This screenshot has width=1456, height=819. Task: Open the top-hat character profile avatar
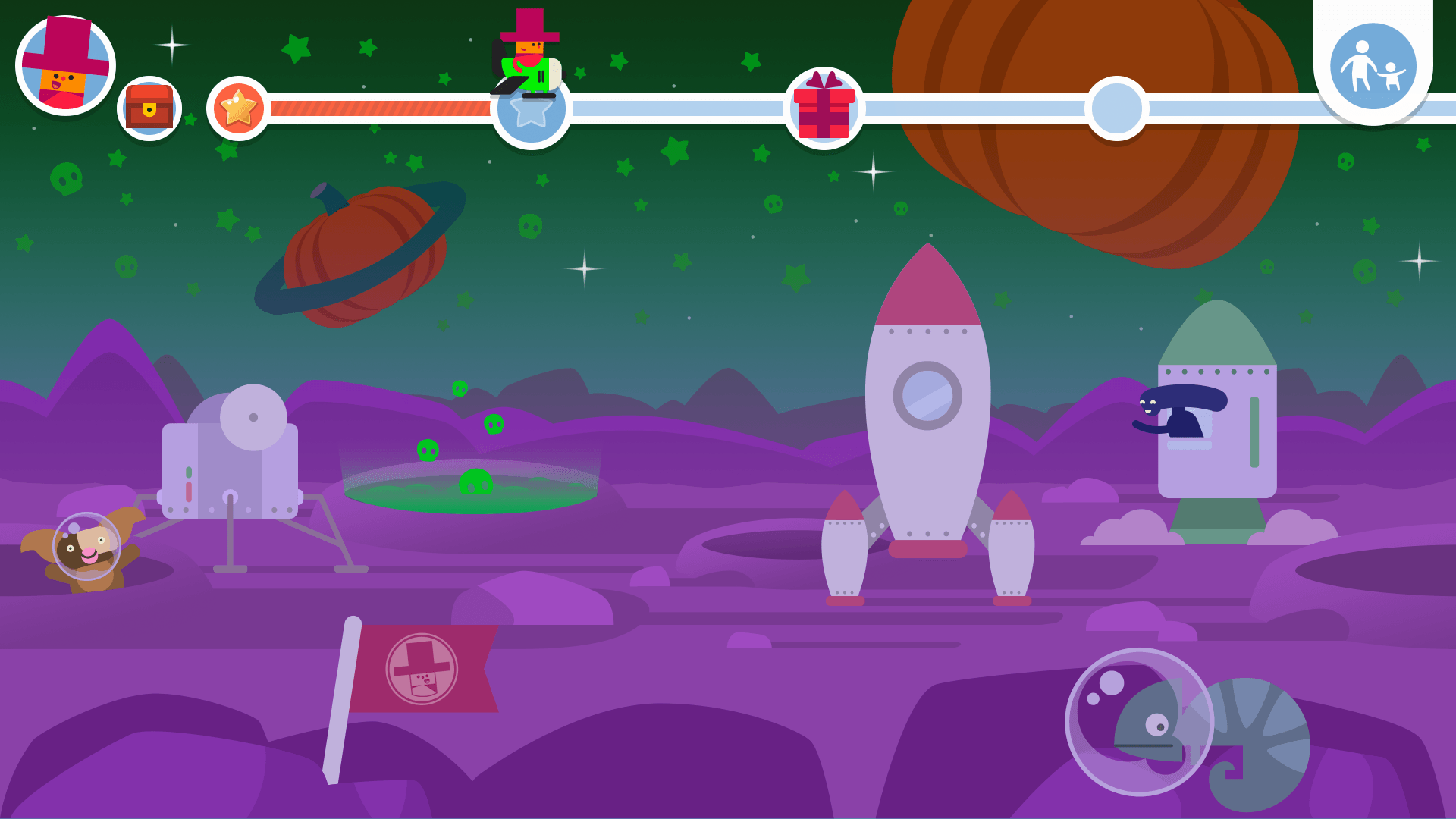[x=65, y=65]
